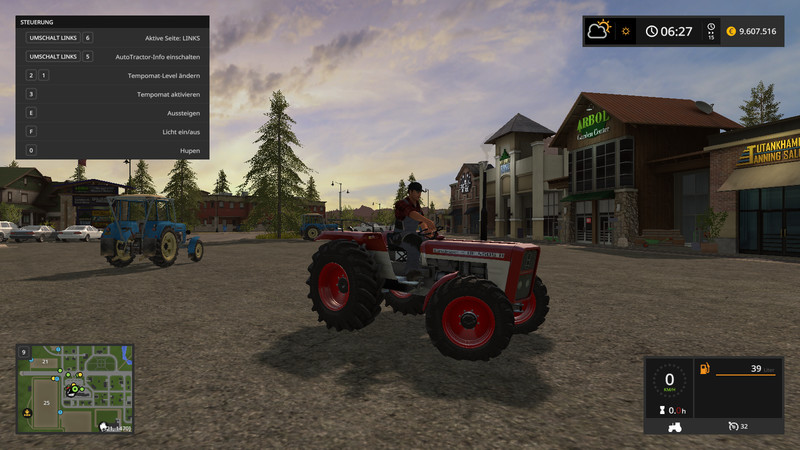Click the white tractor vehicle icon
Image resolution: width=800 pixels, height=450 pixels.
point(673,425)
